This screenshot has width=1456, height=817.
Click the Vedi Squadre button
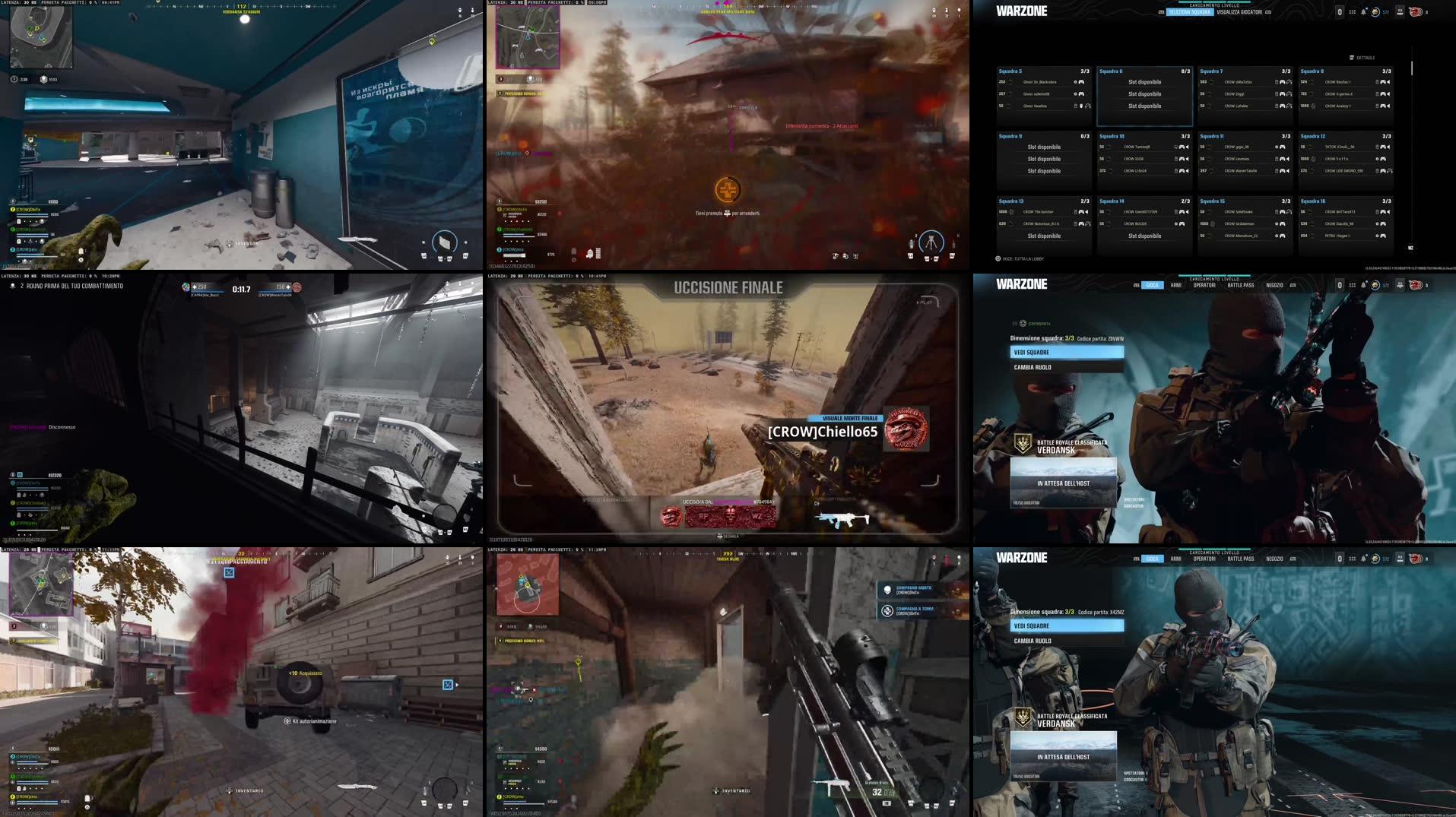point(1067,351)
